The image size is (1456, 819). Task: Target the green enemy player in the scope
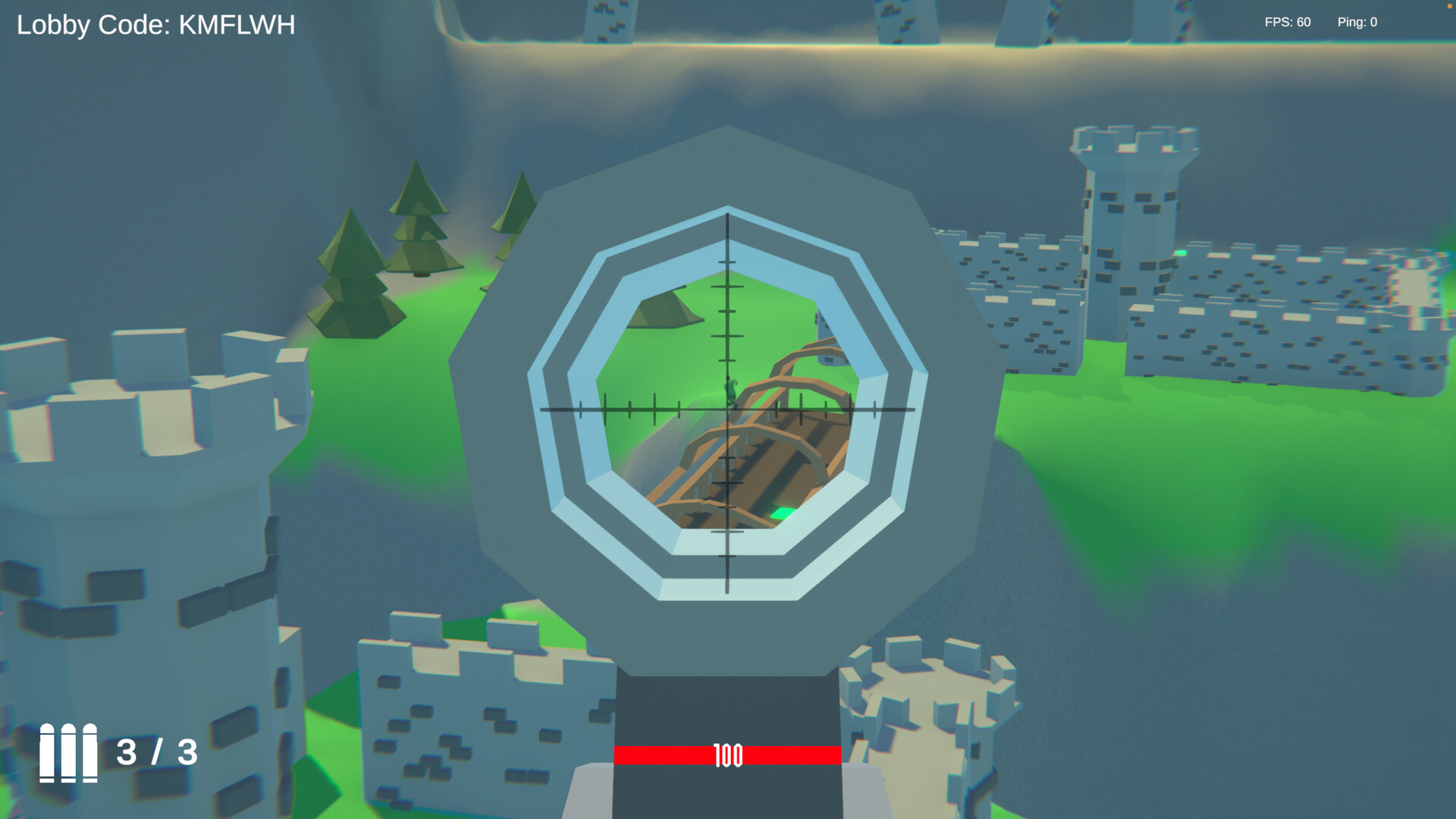tap(730, 392)
